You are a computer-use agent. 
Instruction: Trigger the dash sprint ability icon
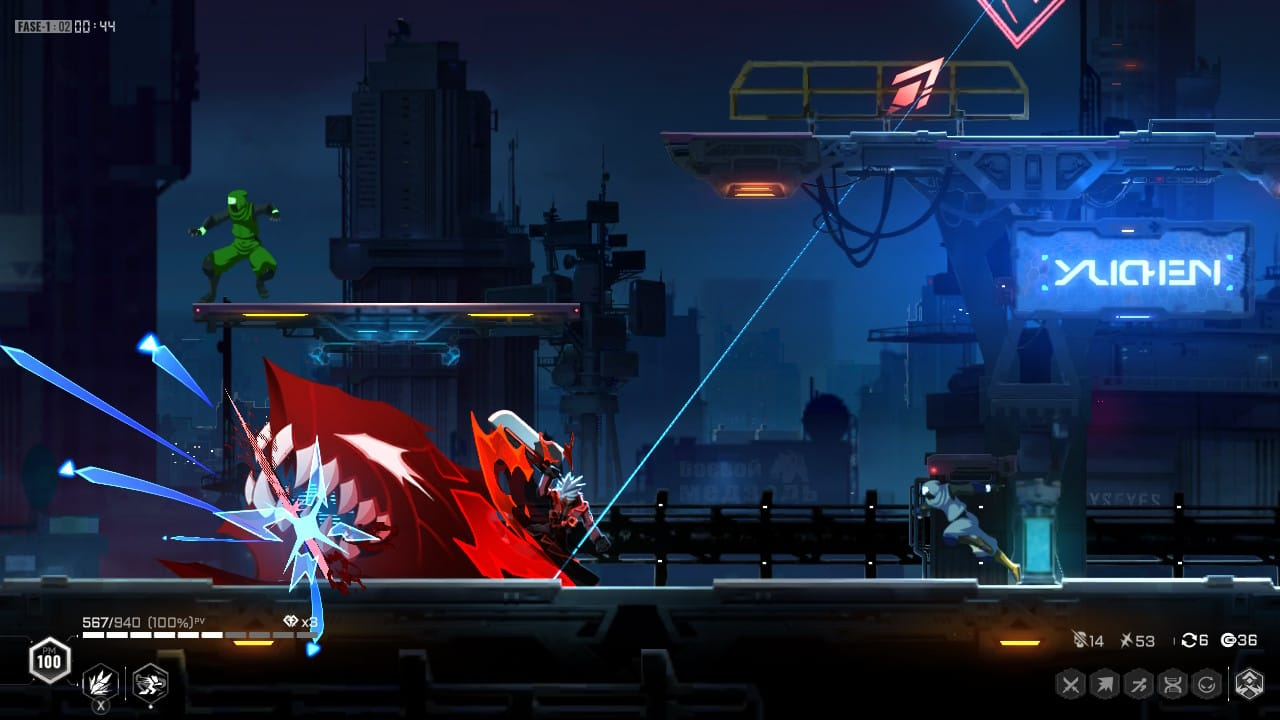click(150, 684)
